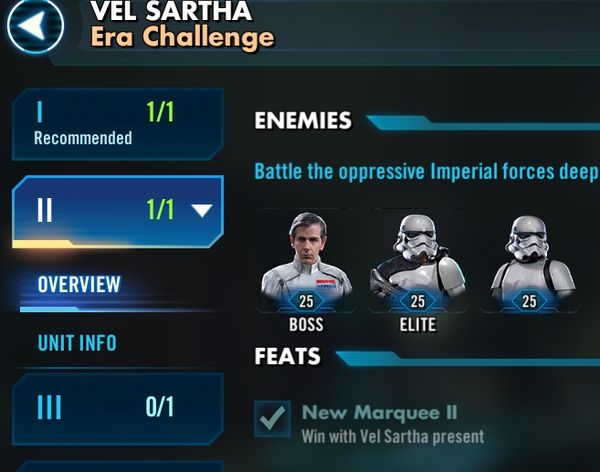Show the Unit Info section
Screen dimensions: 600x472
[x=77, y=343]
